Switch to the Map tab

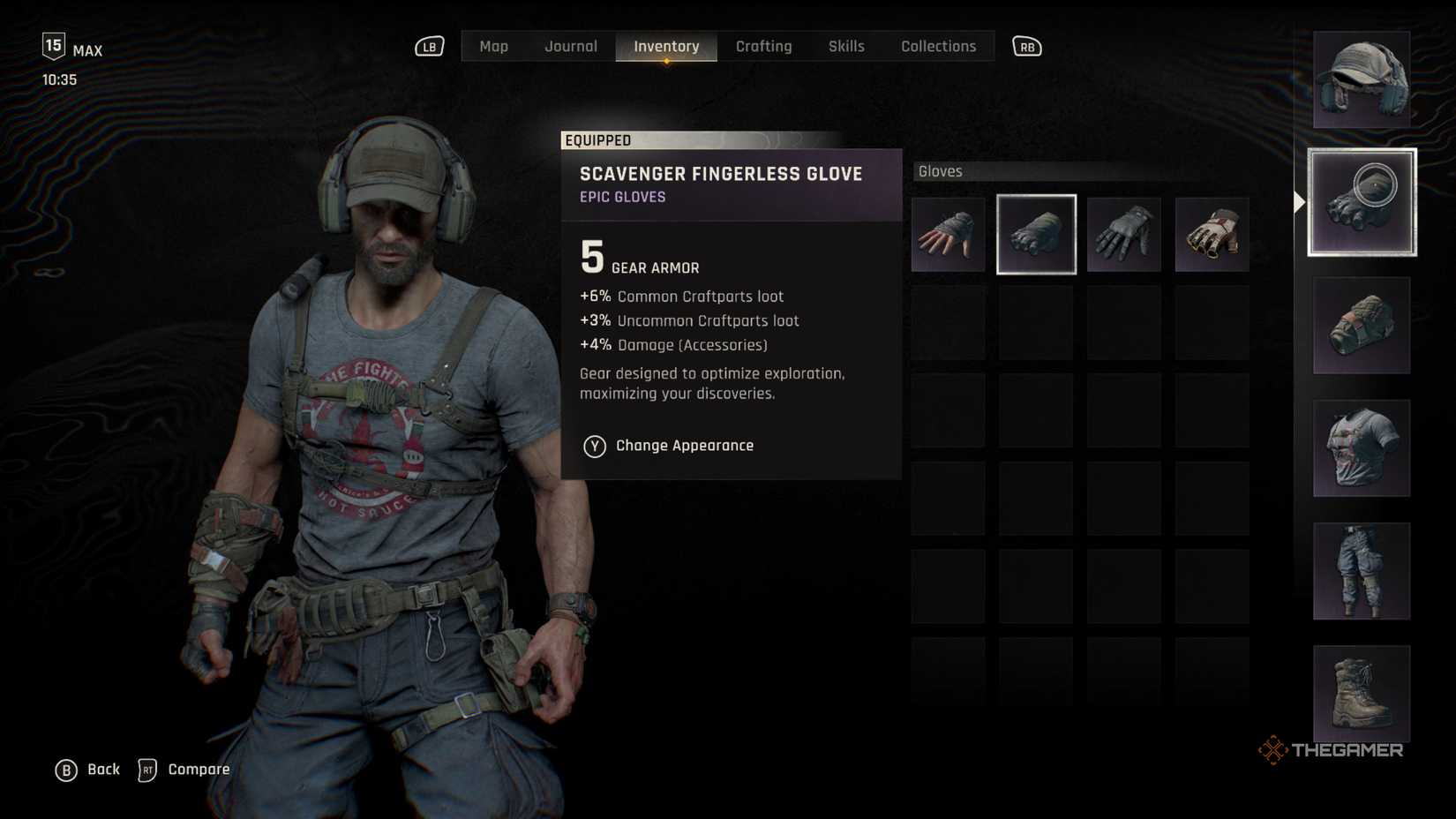tap(493, 47)
